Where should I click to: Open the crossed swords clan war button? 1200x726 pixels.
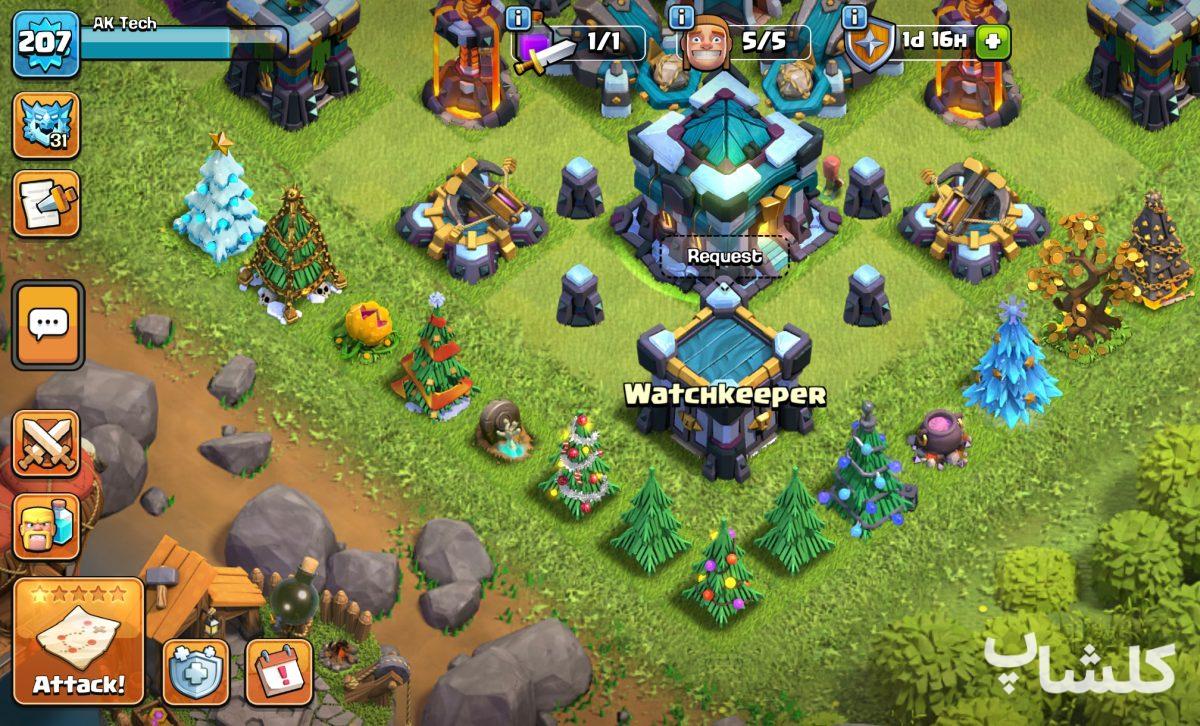pyautogui.click(x=47, y=442)
